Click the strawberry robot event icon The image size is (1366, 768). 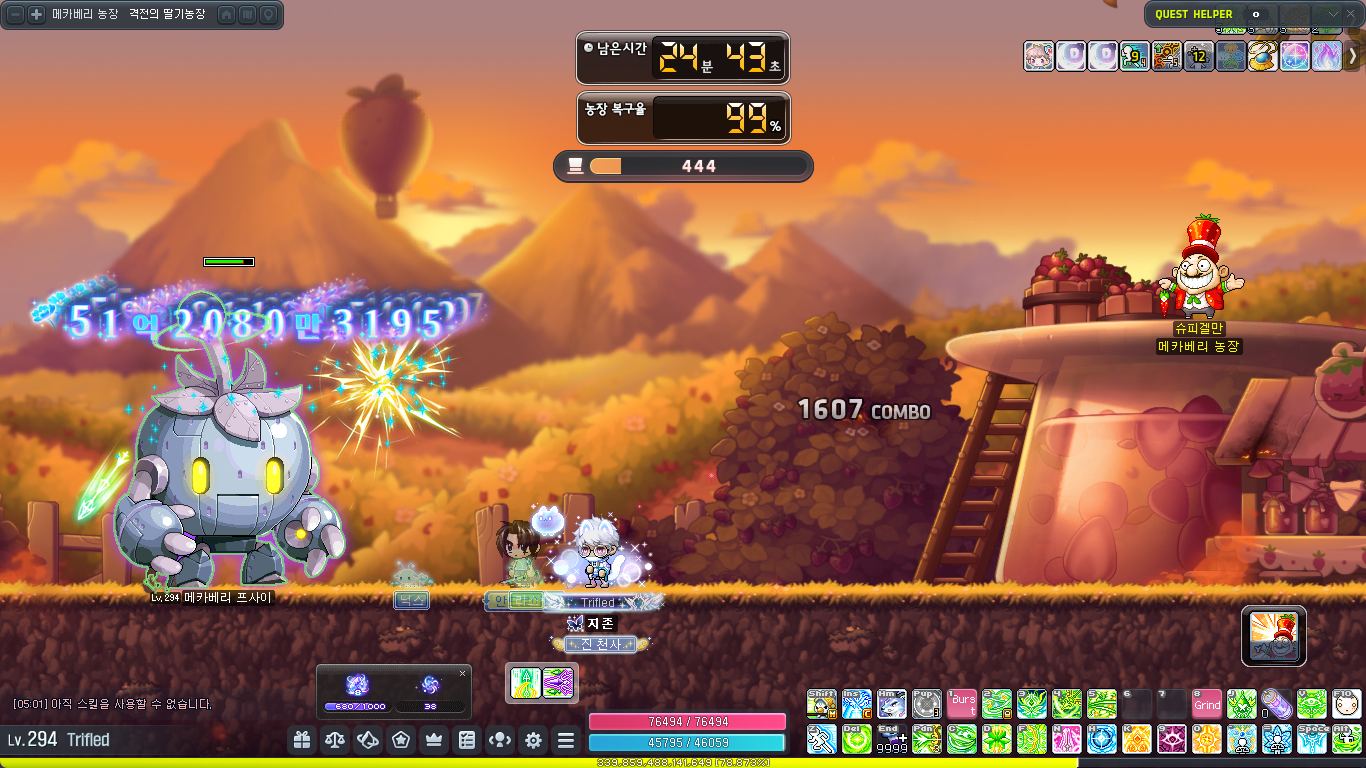[1274, 636]
